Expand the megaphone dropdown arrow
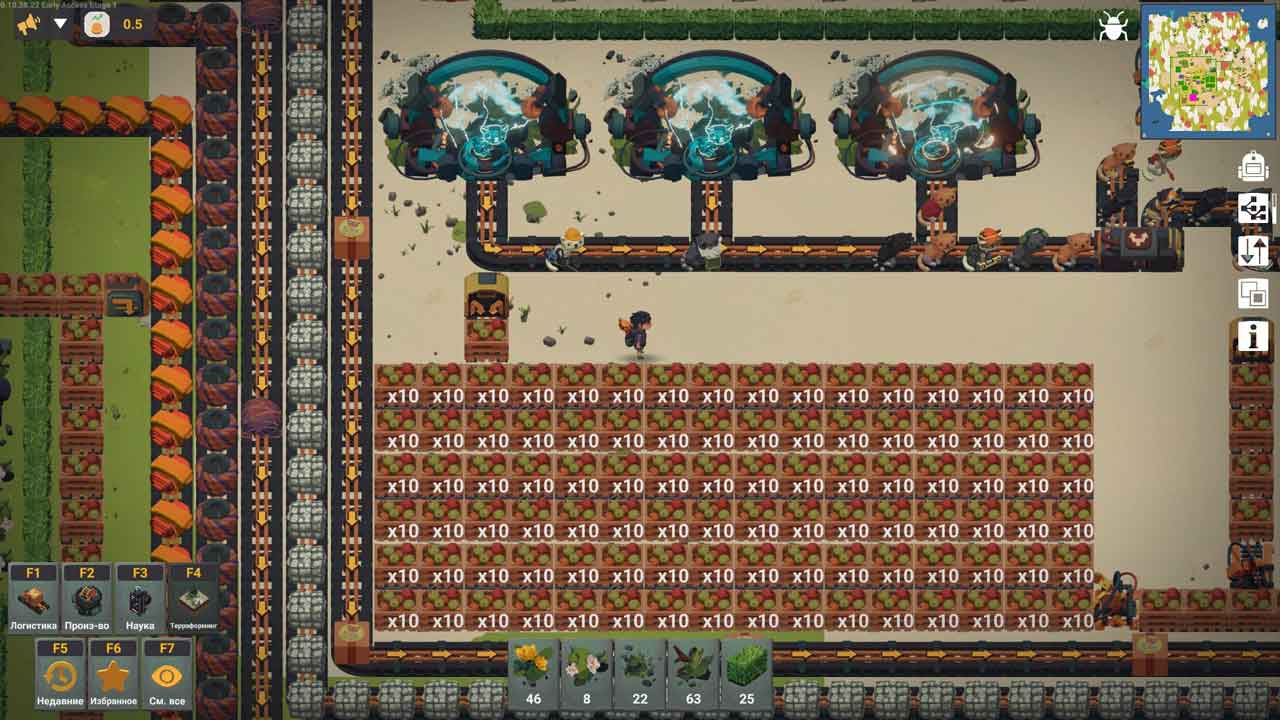 tap(61, 24)
